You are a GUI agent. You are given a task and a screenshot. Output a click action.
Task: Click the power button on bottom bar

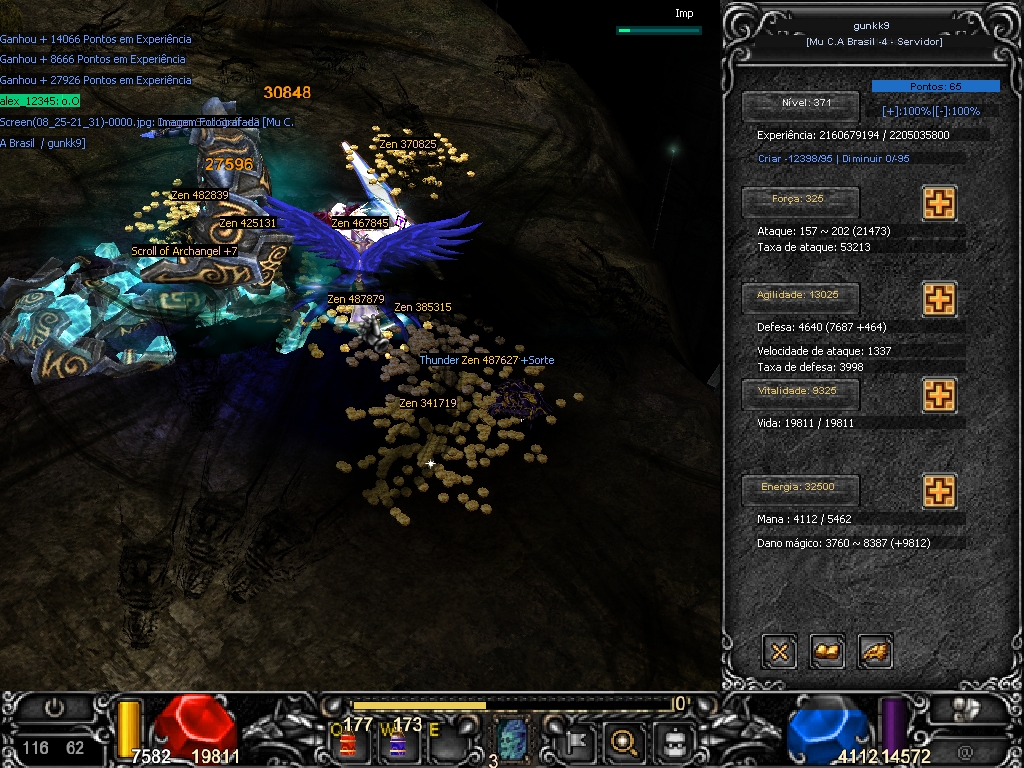[54, 708]
